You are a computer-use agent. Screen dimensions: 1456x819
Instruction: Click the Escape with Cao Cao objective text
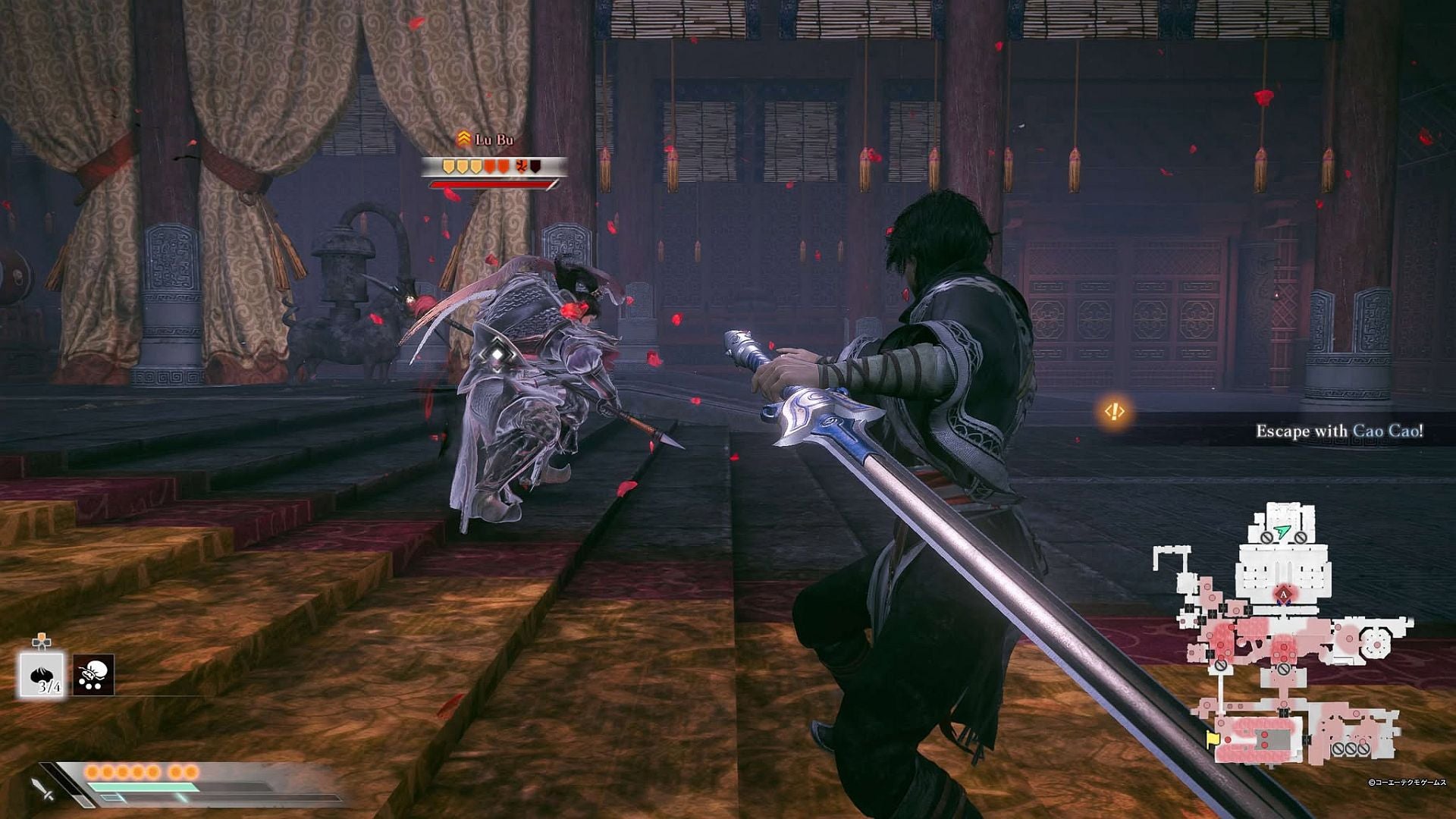click(1341, 428)
